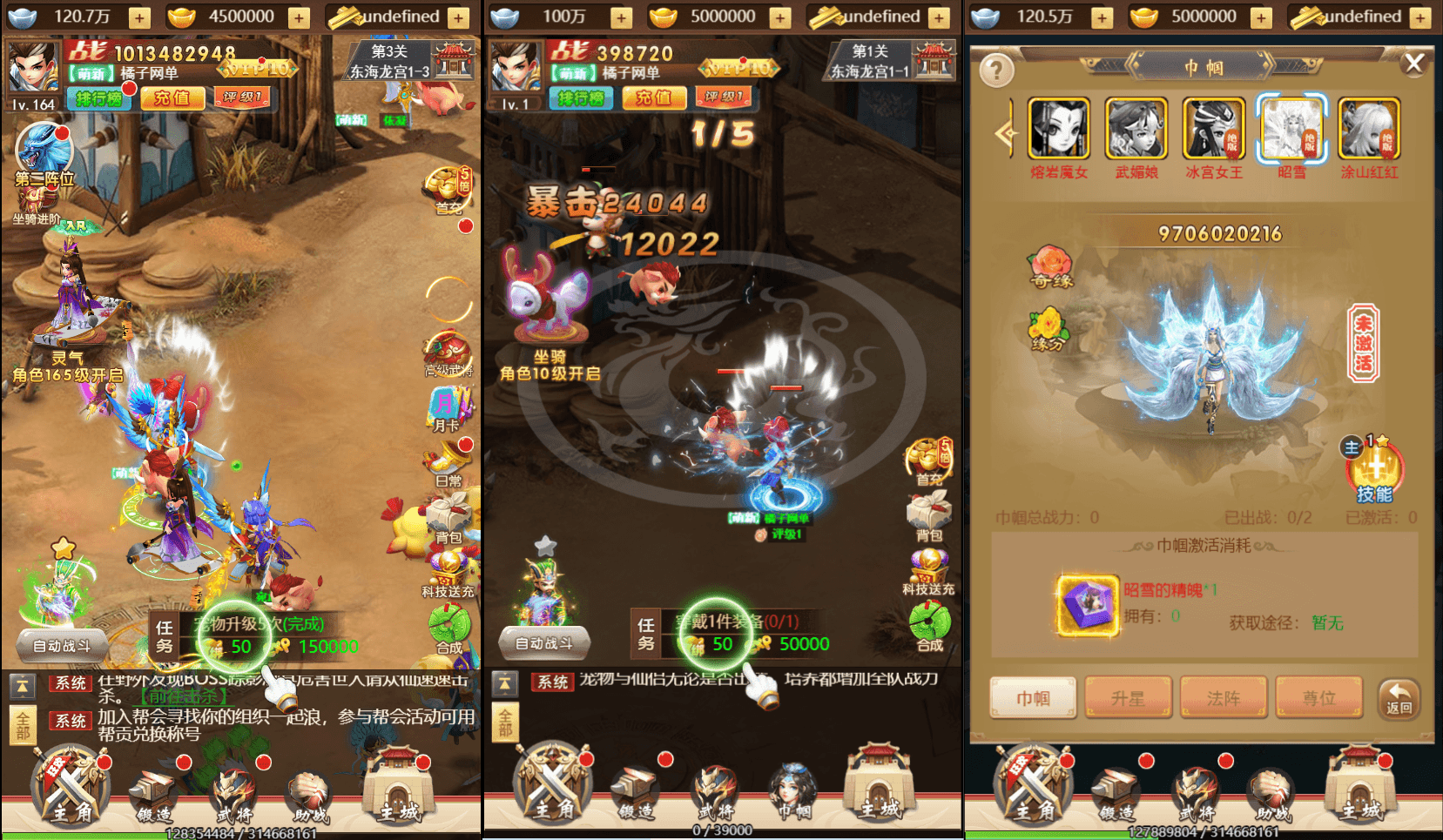
Task: Select the 昭雪 companion thumbnail
Action: click(x=1291, y=131)
